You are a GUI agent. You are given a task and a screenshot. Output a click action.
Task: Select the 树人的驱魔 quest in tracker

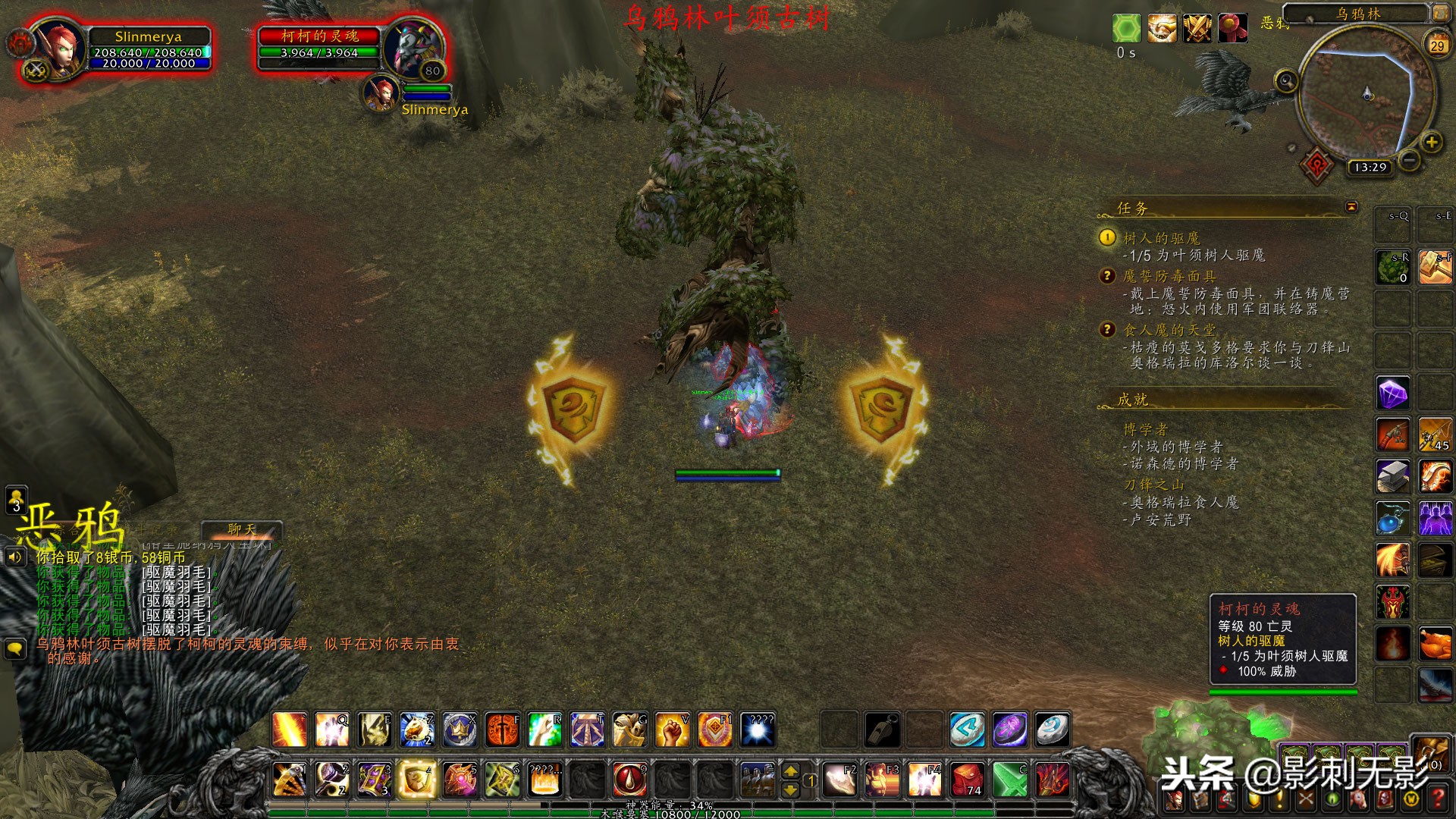(1161, 238)
